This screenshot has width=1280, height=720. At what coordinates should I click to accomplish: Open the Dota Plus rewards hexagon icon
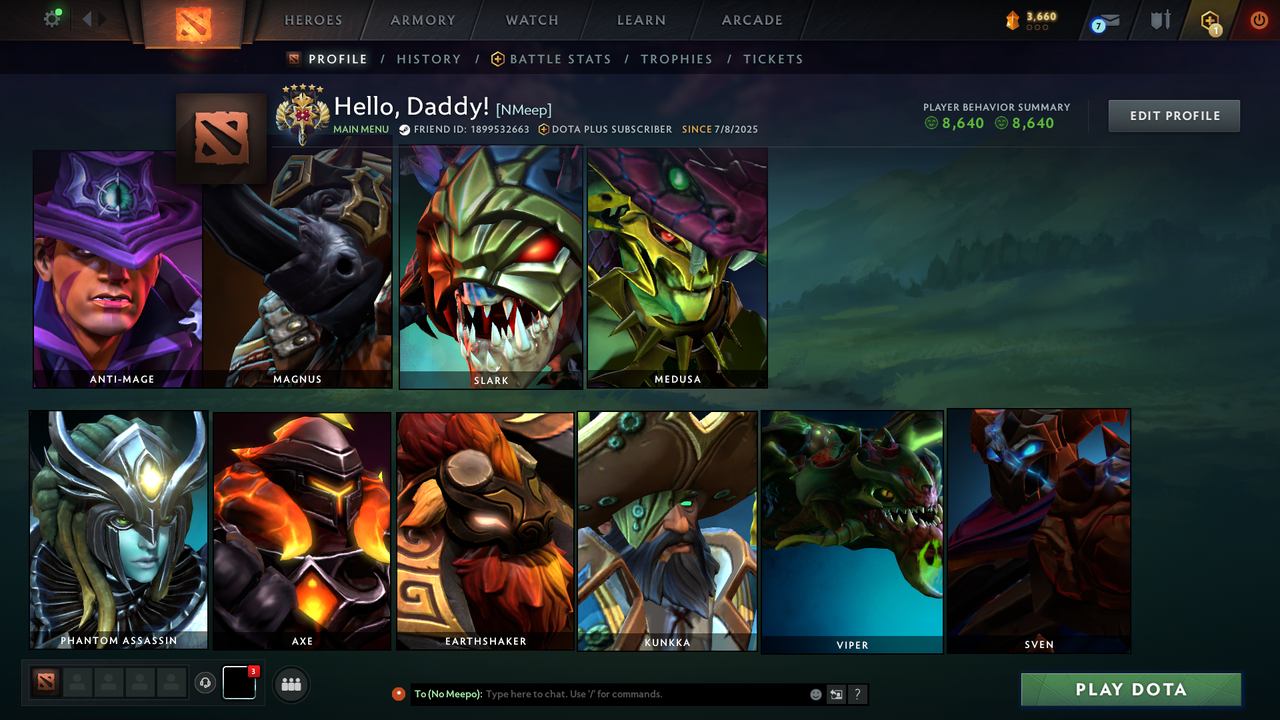pos(1212,19)
